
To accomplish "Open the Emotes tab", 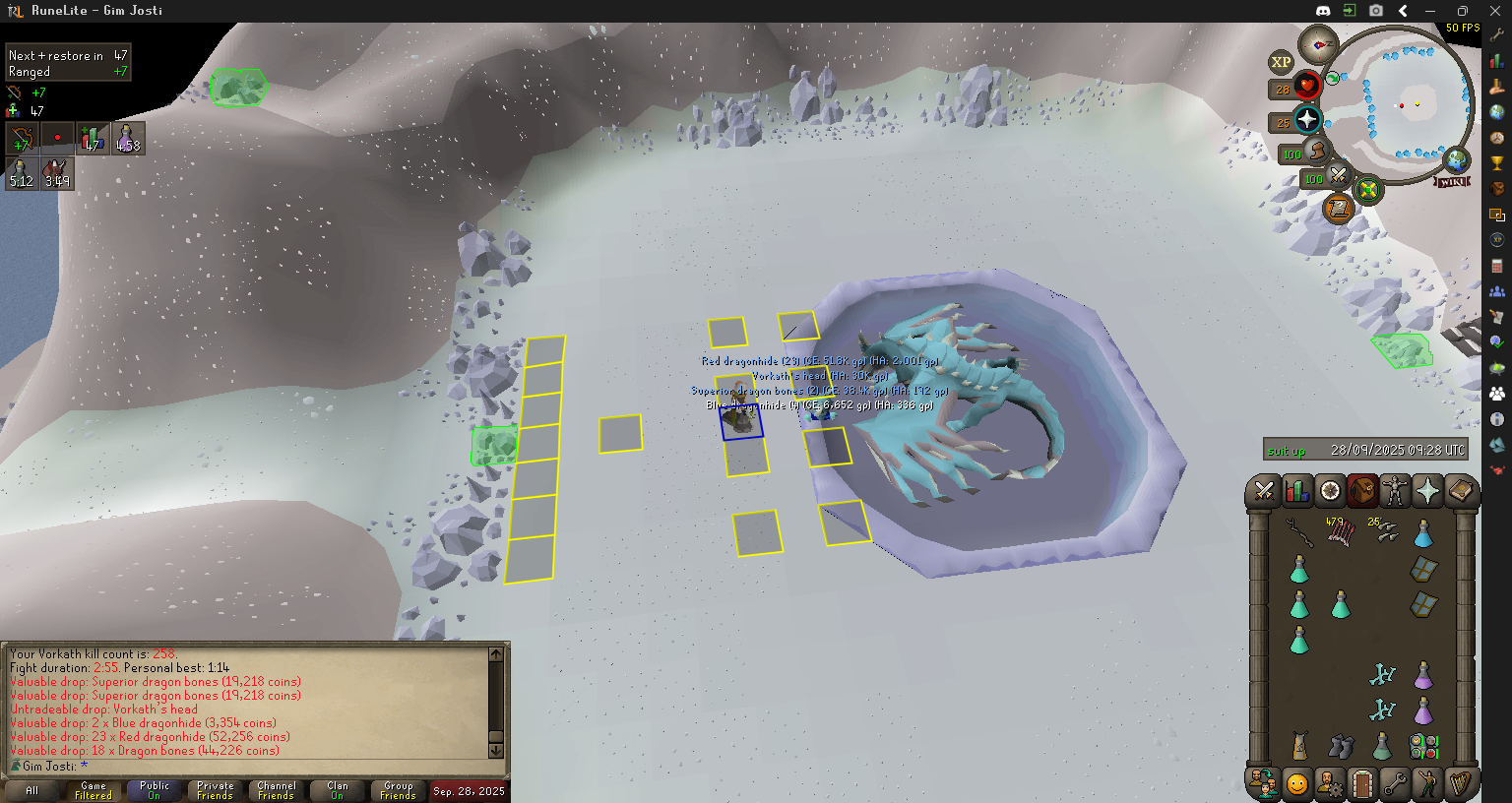I will point(1427,784).
